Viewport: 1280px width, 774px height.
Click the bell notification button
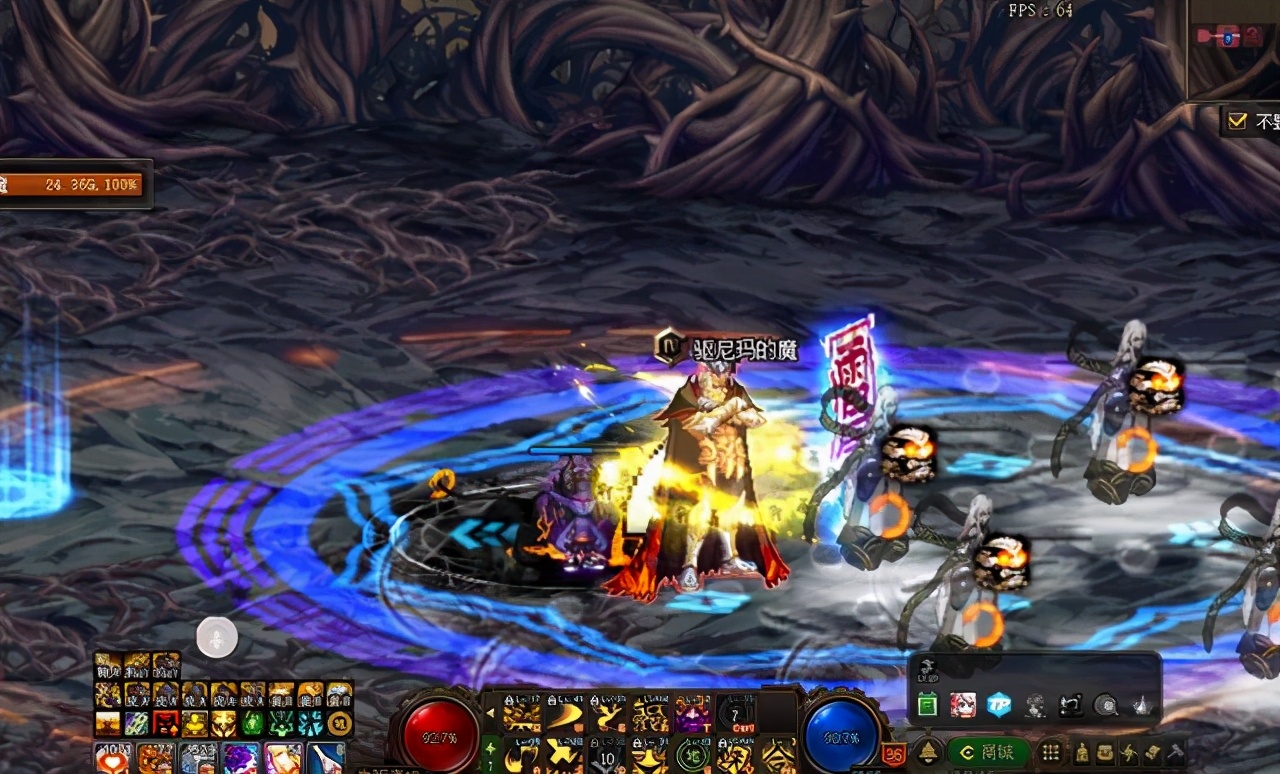pos(929,752)
